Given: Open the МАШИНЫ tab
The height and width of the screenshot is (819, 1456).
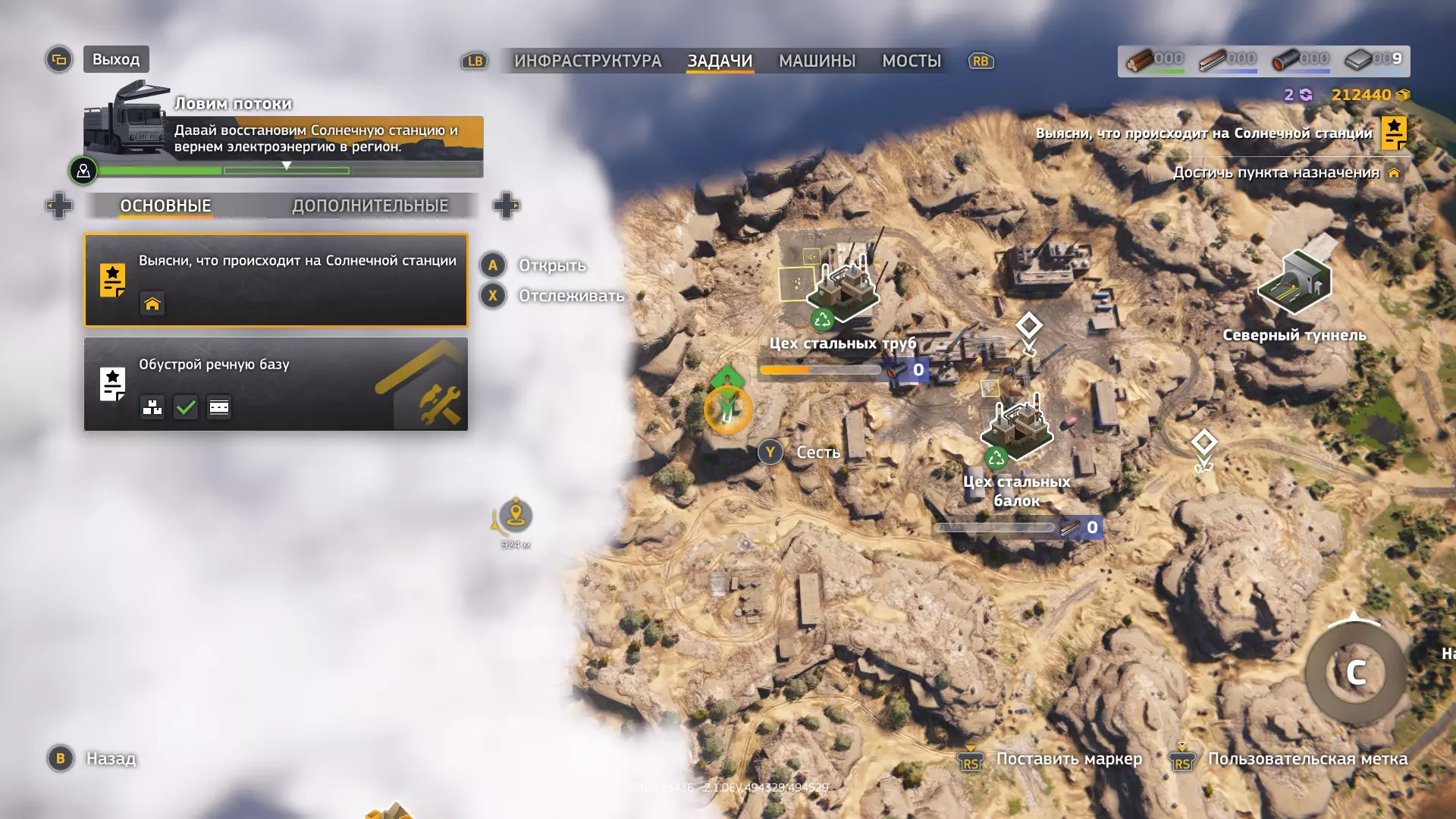Looking at the screenshot, I should coord(817,61).
